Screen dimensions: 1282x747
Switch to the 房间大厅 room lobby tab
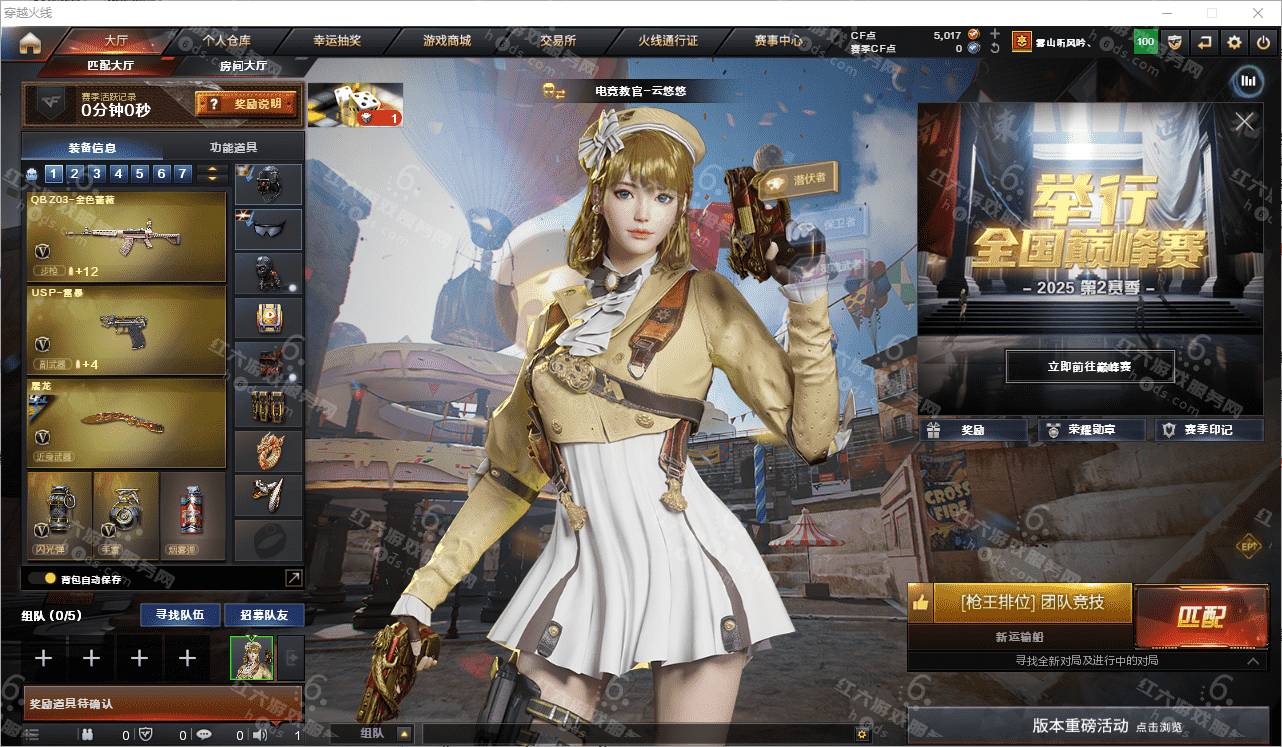(243, 66)
